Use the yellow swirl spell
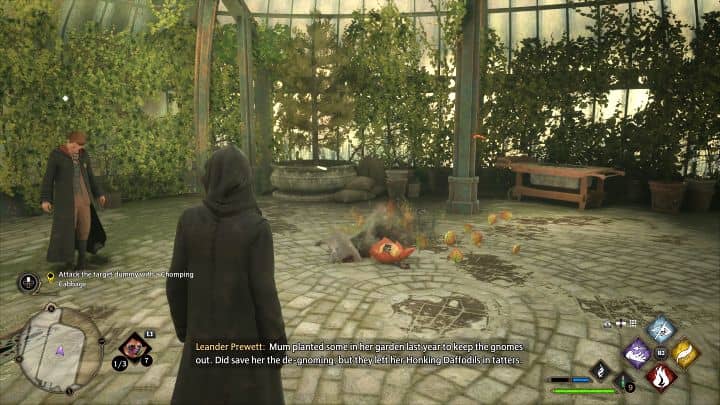The height and width of the screenshot is (405, 720). point(685,353)
